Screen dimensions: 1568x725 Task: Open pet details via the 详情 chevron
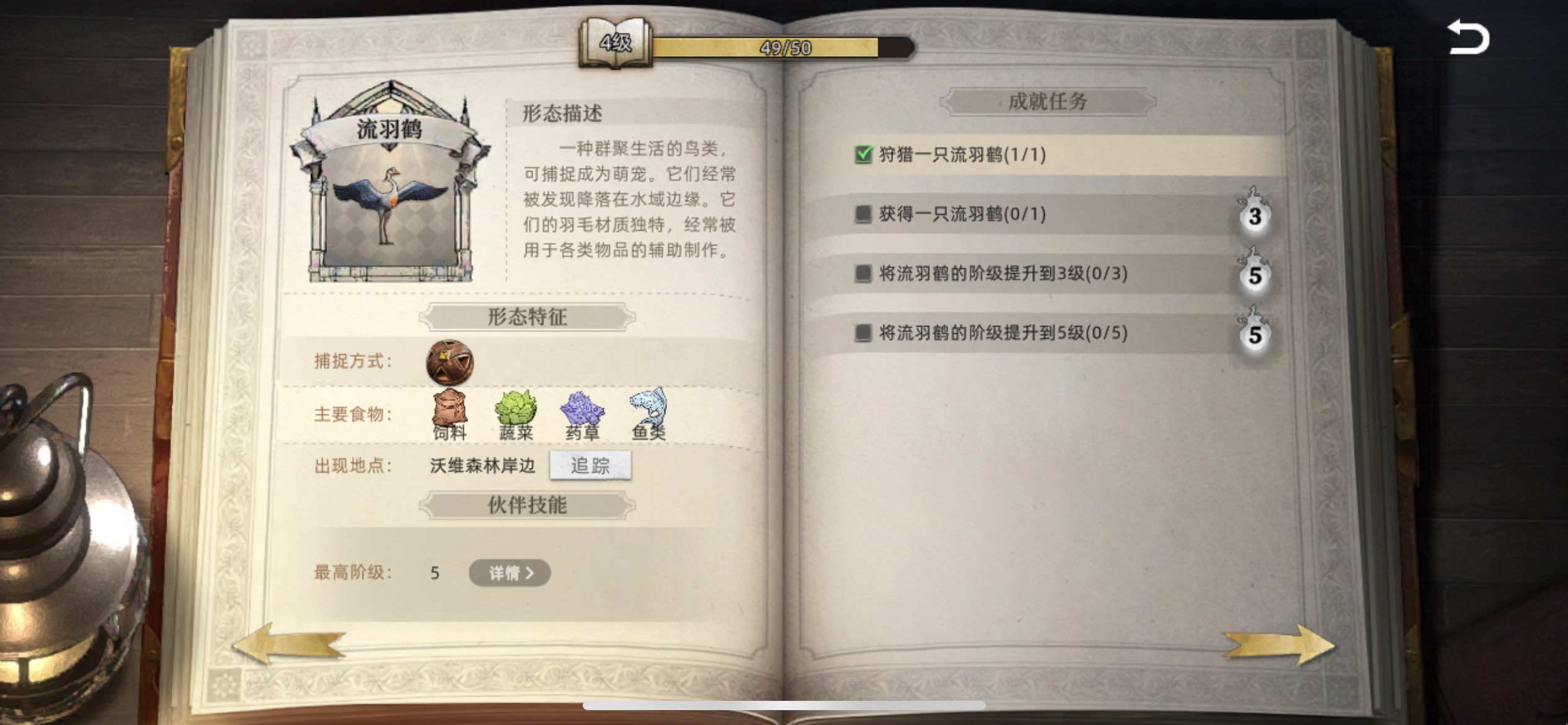point(510,573)
